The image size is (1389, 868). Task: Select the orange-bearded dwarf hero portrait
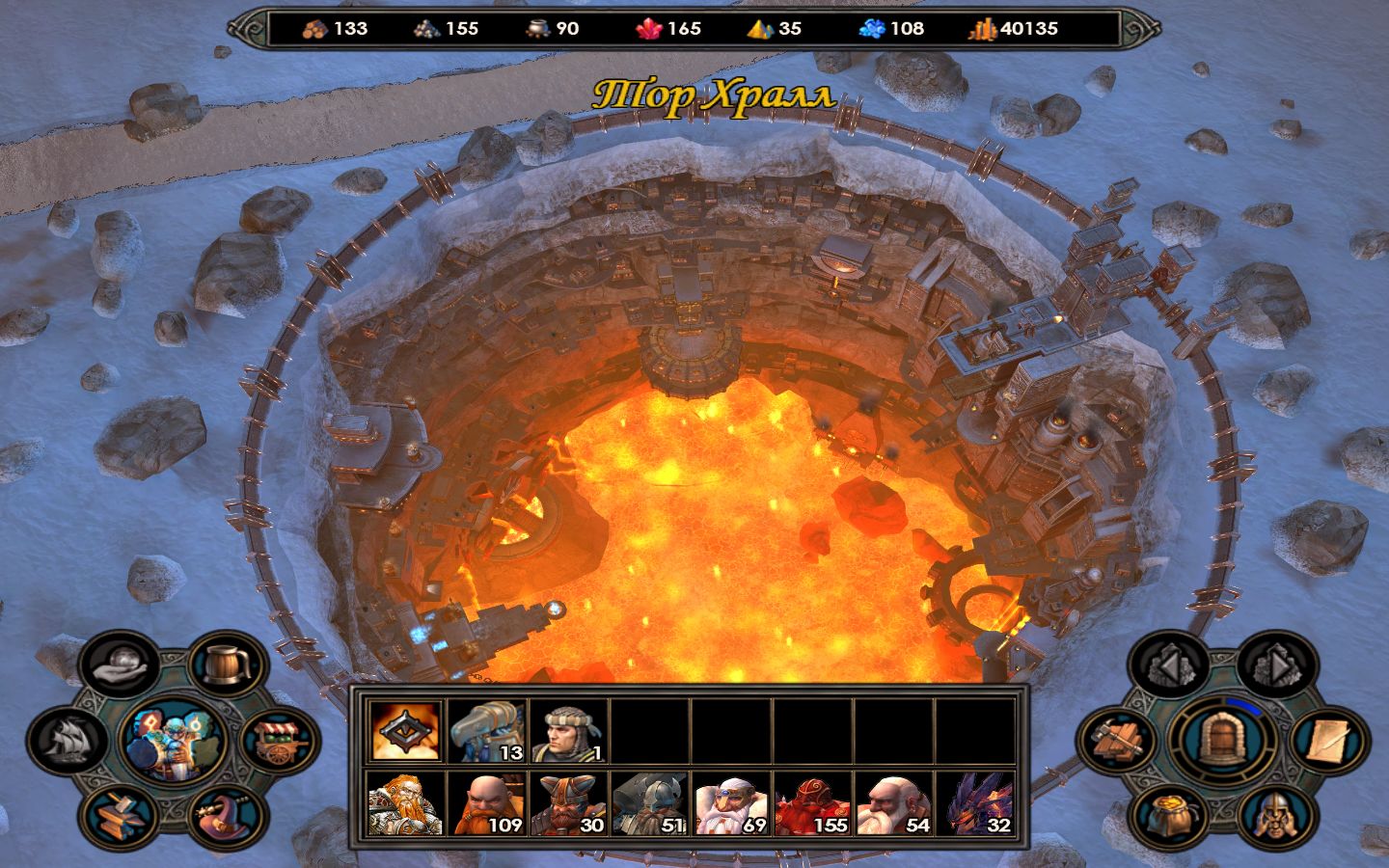click(406, 804)
